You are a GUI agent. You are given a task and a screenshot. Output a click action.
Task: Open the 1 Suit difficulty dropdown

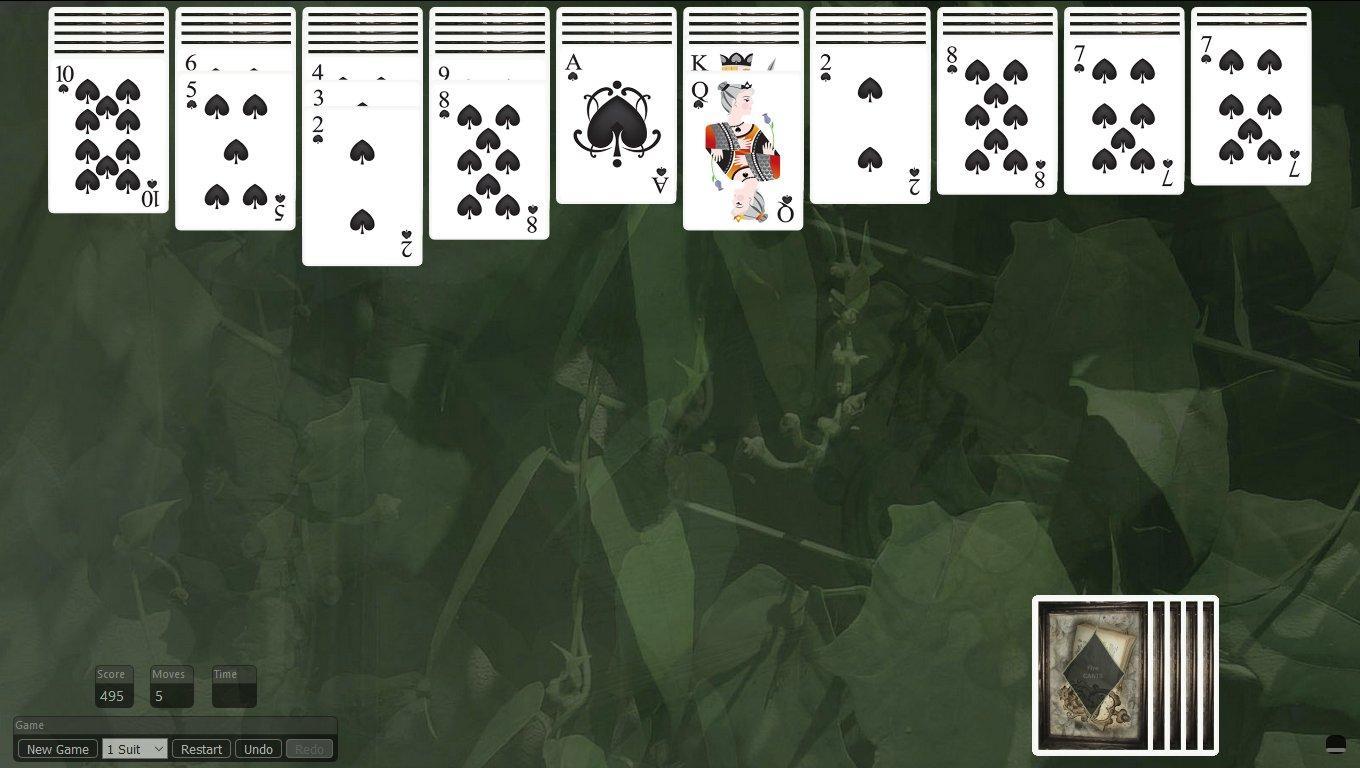(133, 748)
